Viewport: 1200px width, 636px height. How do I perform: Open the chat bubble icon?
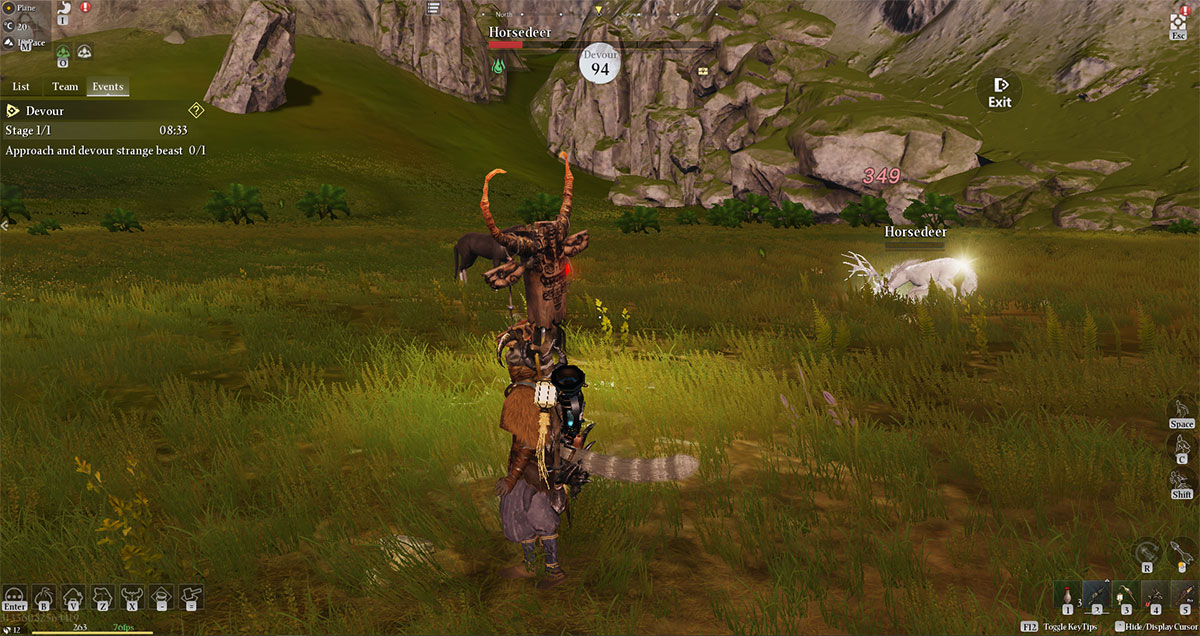coord(14,595)
